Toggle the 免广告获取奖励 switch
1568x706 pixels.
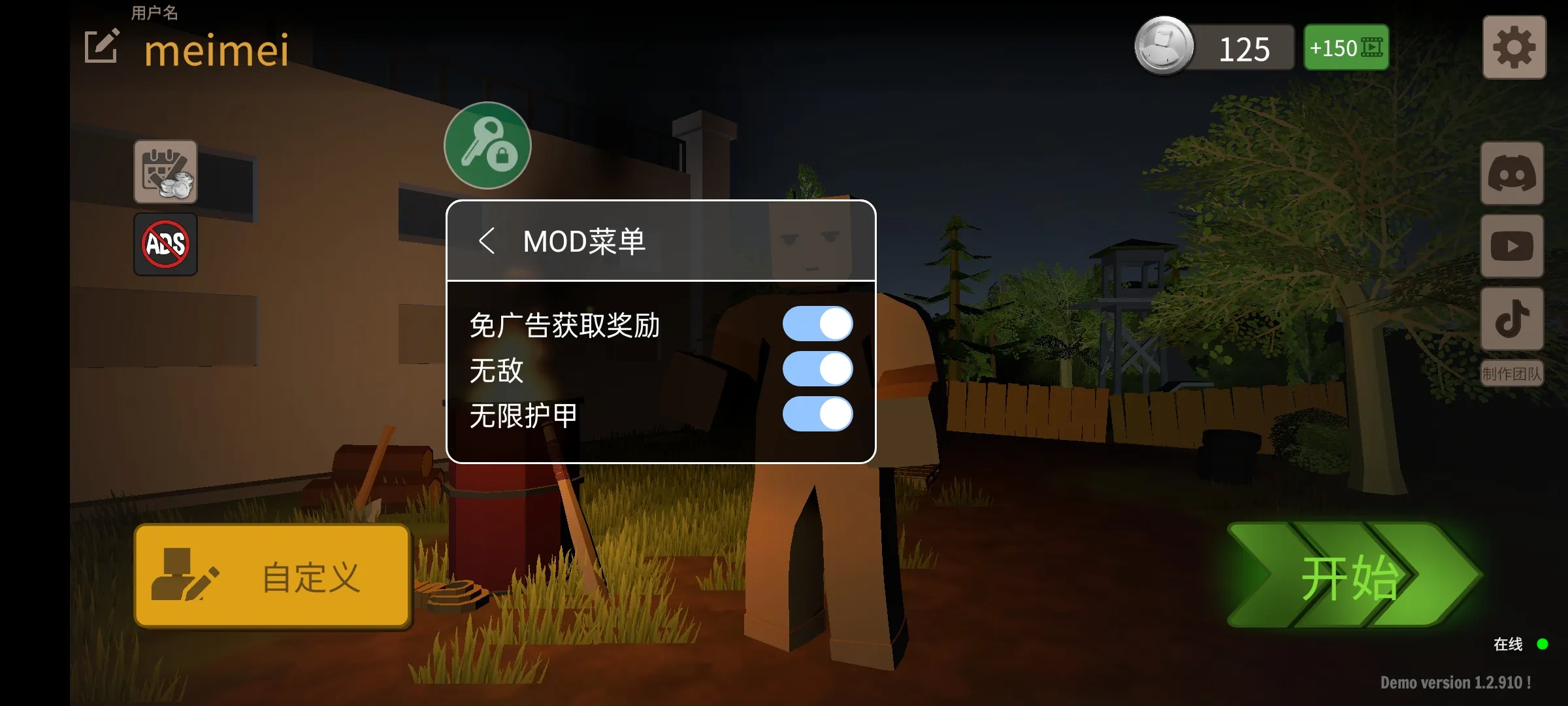pyautogui.click(x=817, y=323)
